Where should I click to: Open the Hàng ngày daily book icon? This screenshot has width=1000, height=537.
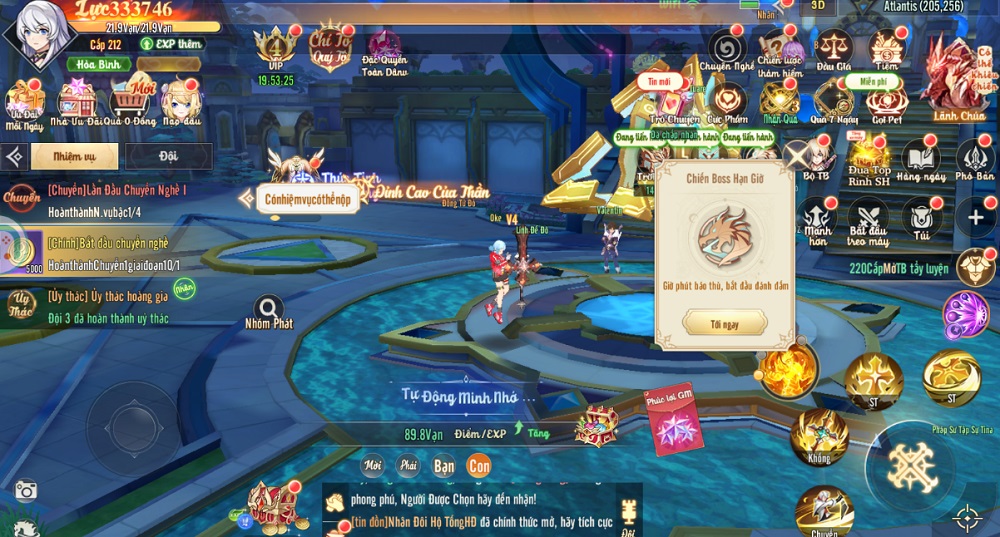921,160
